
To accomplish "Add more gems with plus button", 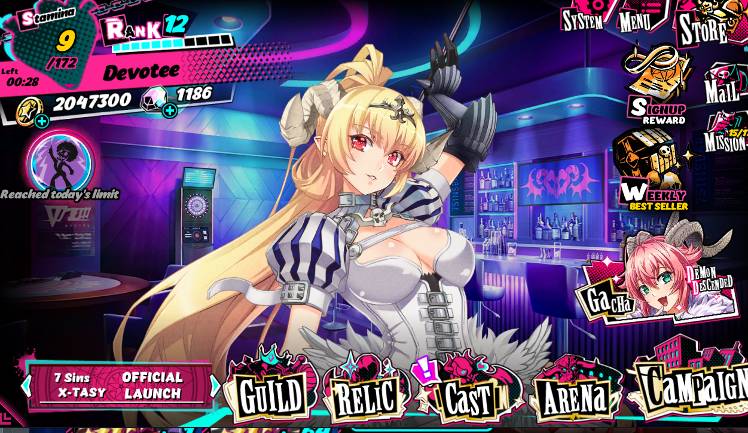I will [170, 109].
